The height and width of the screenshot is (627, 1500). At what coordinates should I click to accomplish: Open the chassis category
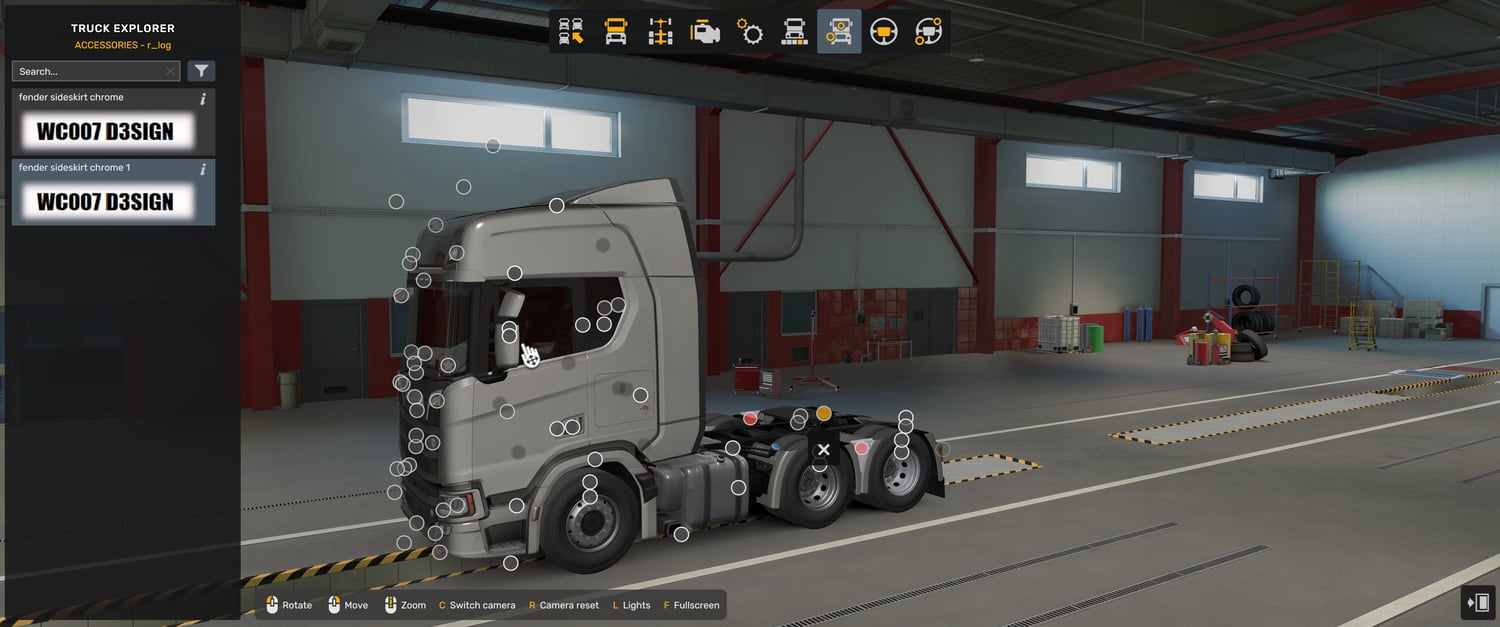point(660,32)
